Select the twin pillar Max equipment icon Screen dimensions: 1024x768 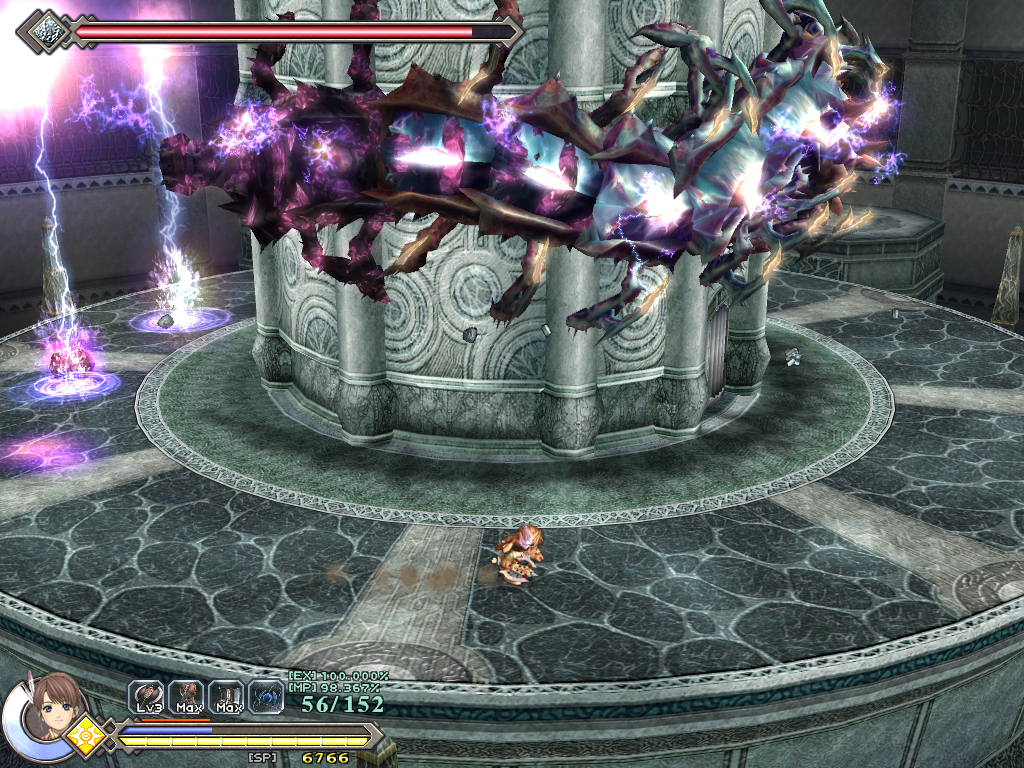[227, 695]
